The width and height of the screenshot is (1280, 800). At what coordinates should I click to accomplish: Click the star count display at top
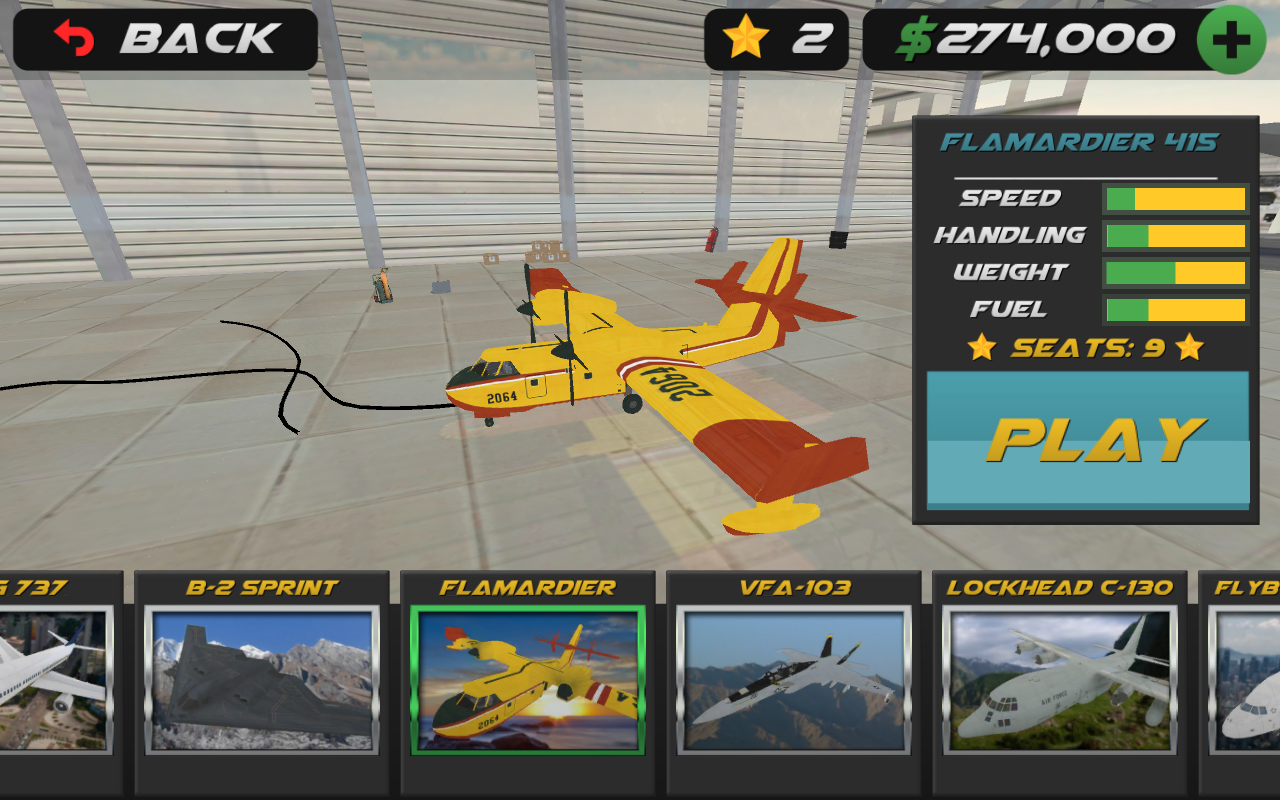point(778,38)
